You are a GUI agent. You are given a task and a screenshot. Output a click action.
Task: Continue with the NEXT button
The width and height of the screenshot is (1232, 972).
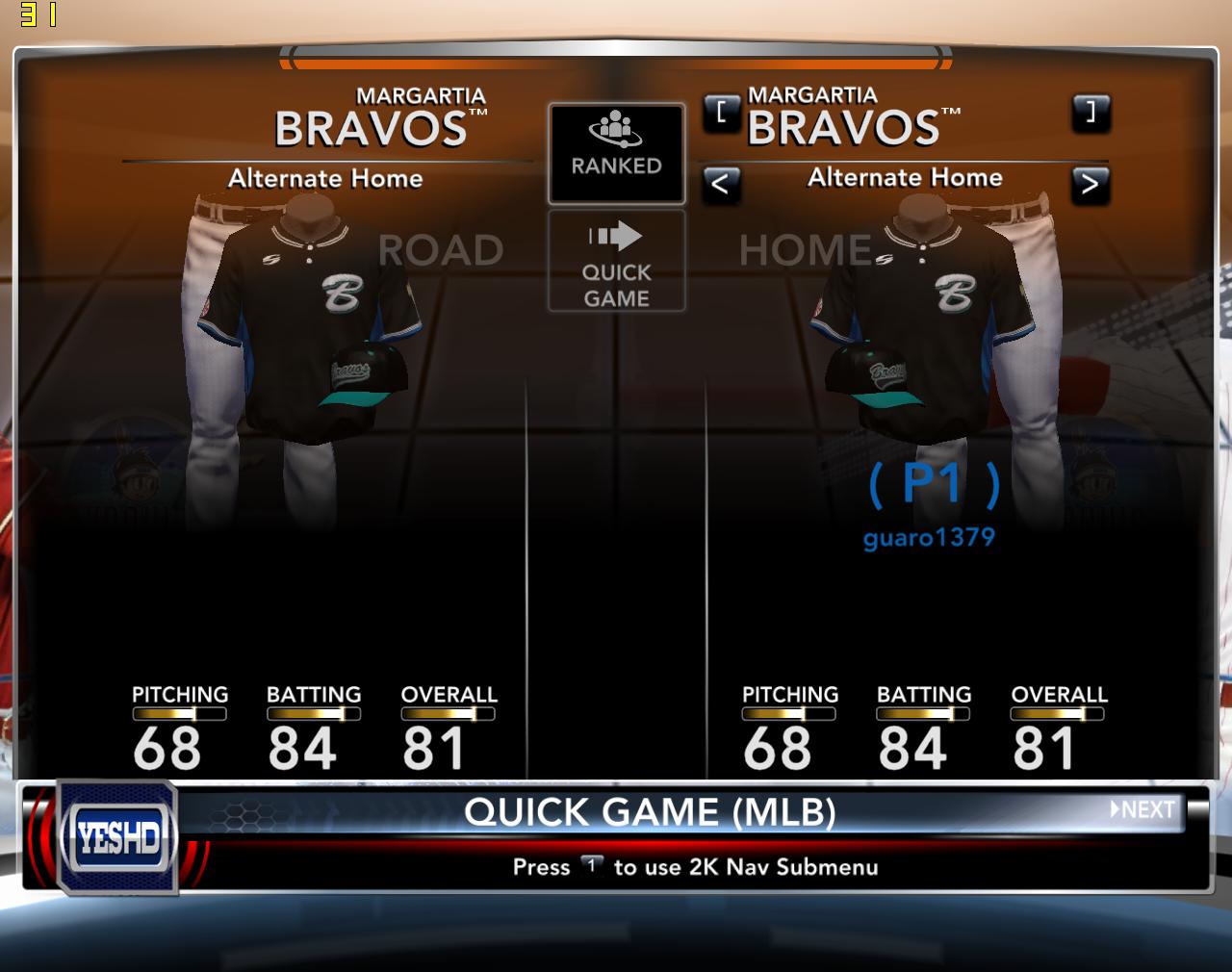(1143, 809)
